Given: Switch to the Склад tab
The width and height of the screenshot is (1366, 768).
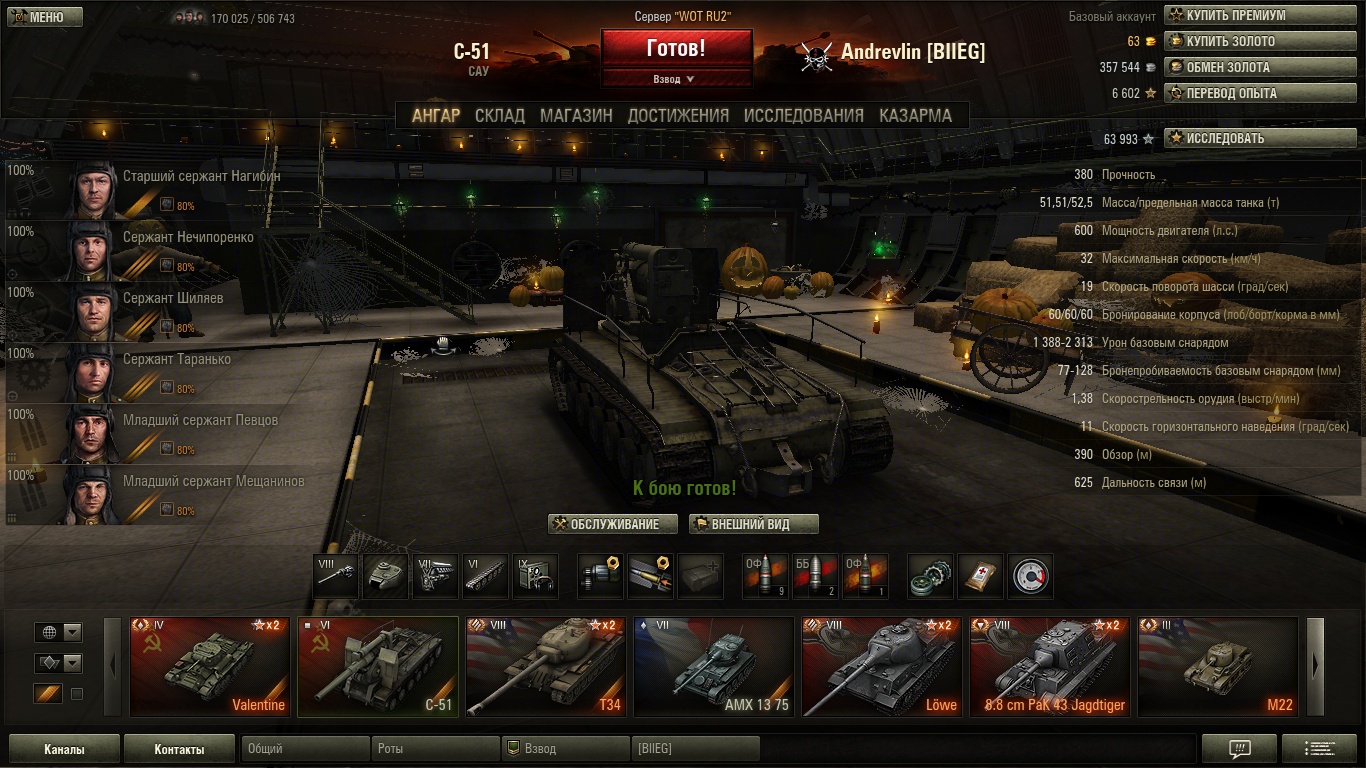Looking at the screenshot, I should point(500,116).
